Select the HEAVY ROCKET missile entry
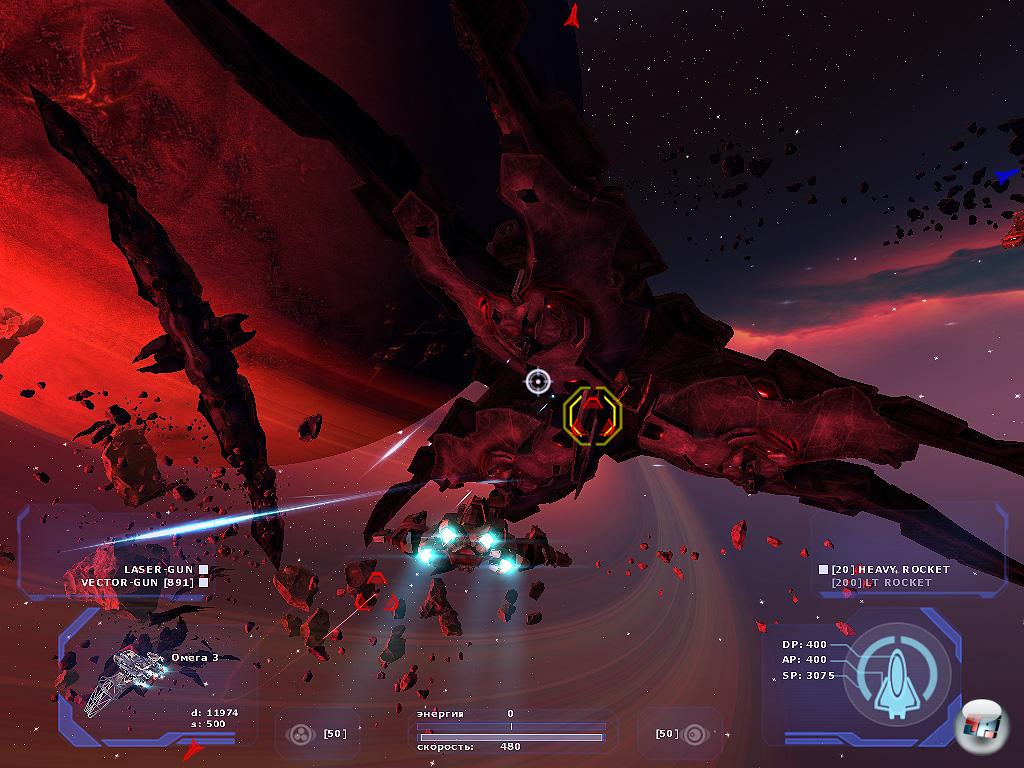 890,569
